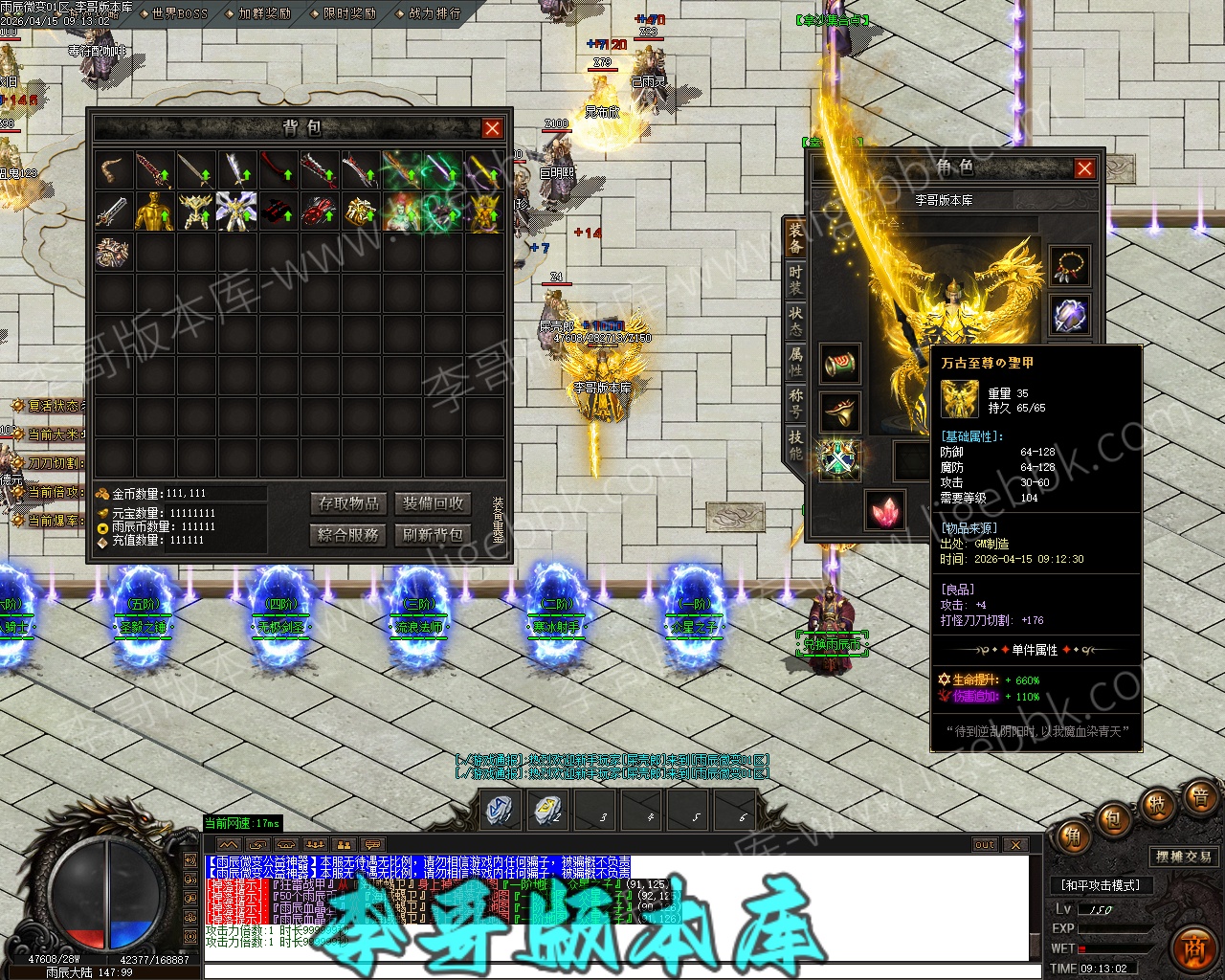This screenshot has height=980, width=1225.
Task: Select the golden body armor in the backpack
Action: tap(155, 212)
